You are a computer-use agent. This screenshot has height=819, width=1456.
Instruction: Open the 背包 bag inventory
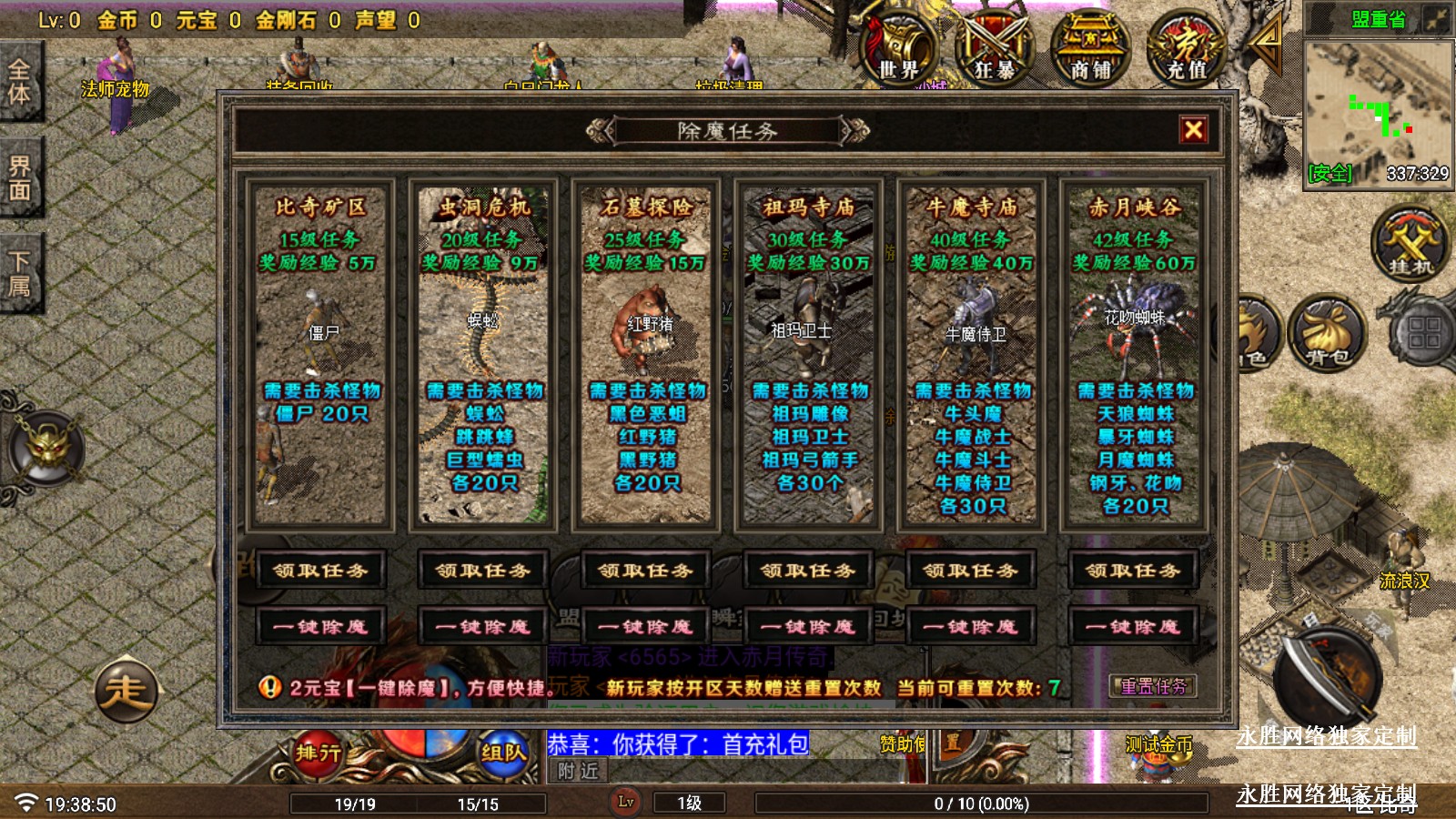(x=1328, y=334)
